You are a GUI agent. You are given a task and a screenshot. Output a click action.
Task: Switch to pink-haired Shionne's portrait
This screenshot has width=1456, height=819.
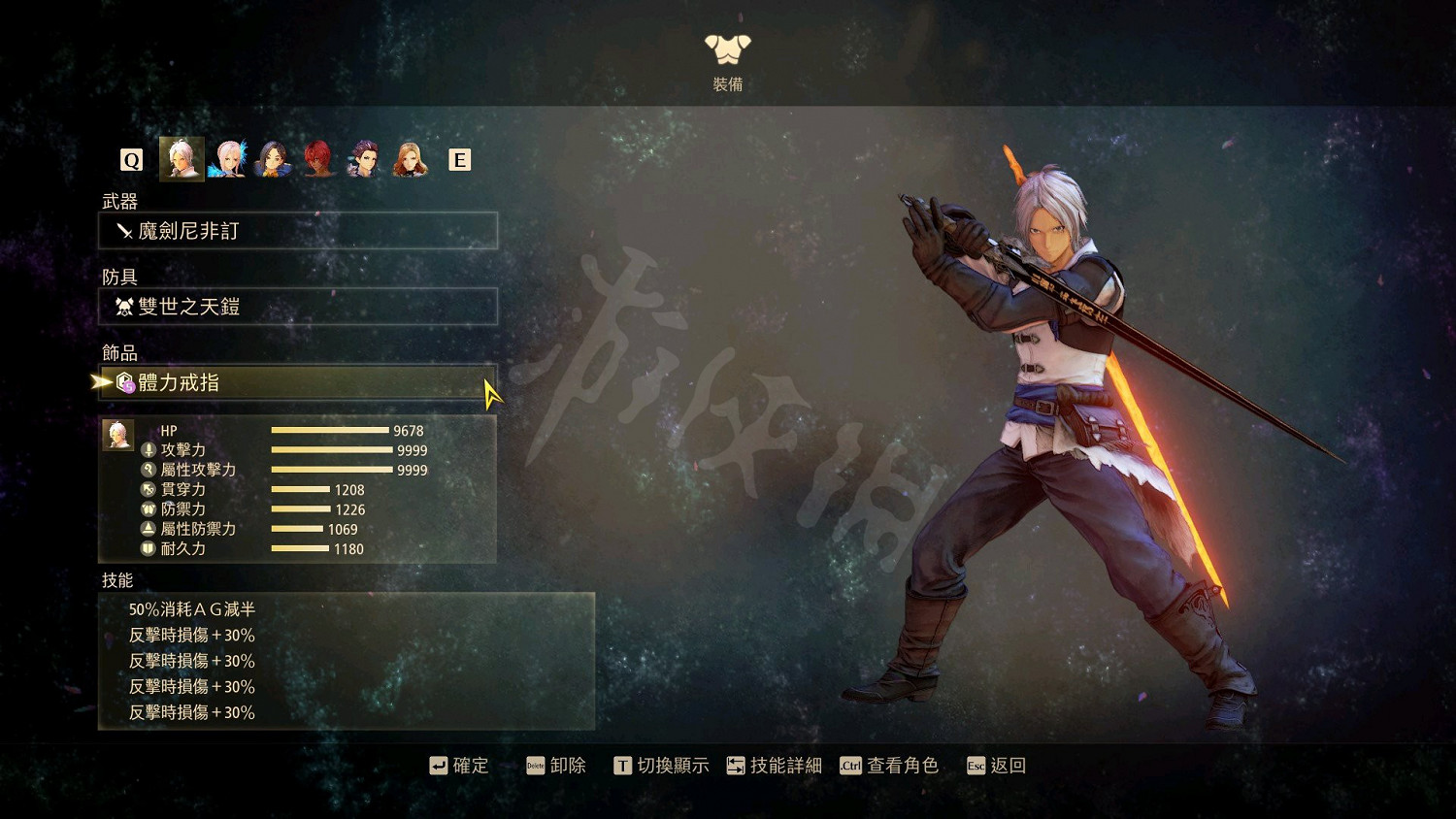click(x=228, y=159)
